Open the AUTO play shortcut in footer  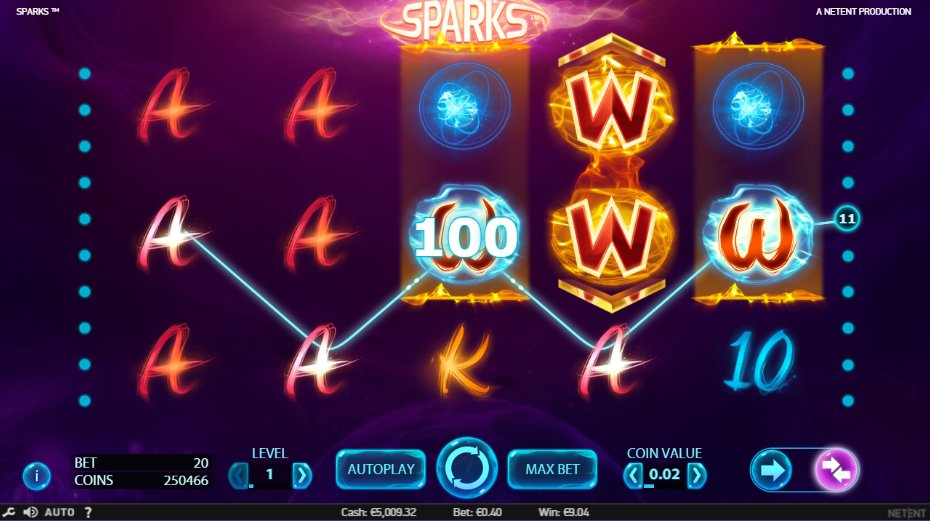click(x=60, y=512)
